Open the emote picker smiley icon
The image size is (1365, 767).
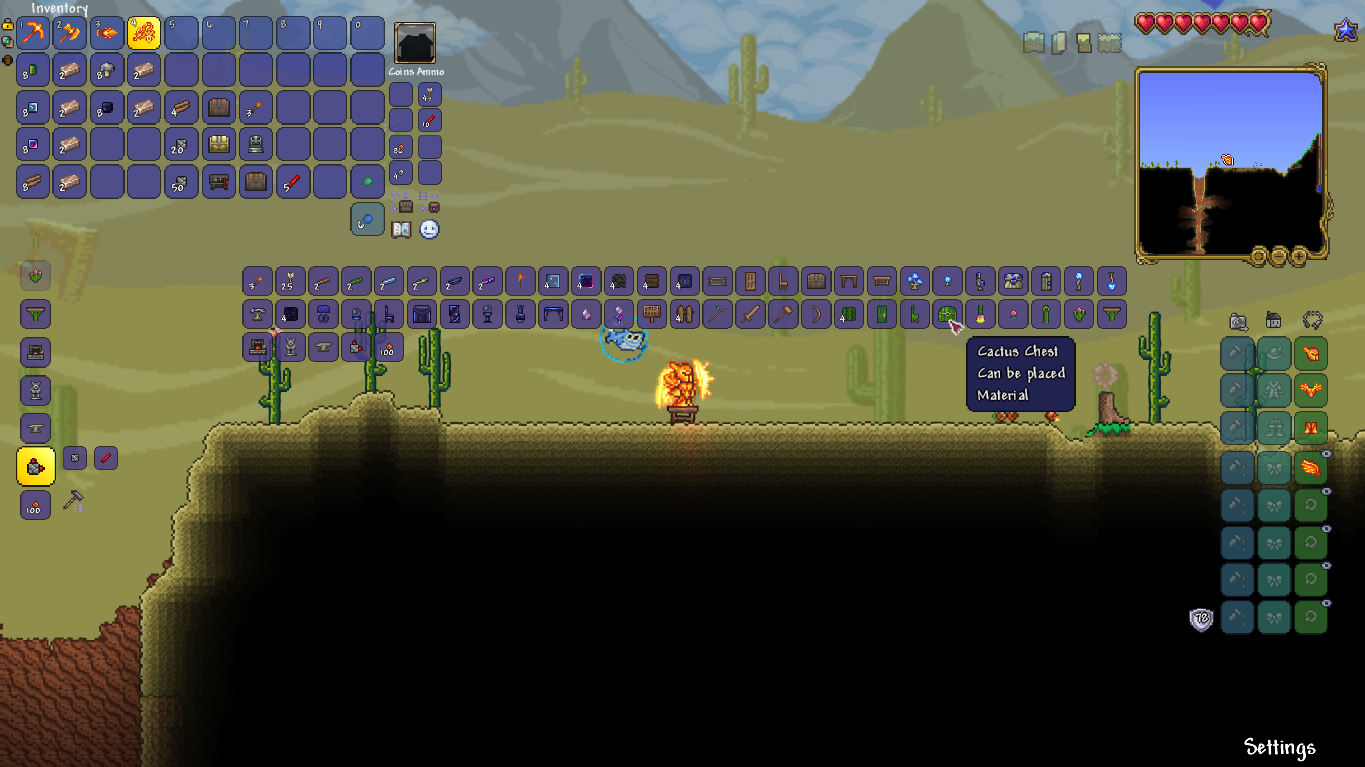pyautogui.click(x=427, y=229)
